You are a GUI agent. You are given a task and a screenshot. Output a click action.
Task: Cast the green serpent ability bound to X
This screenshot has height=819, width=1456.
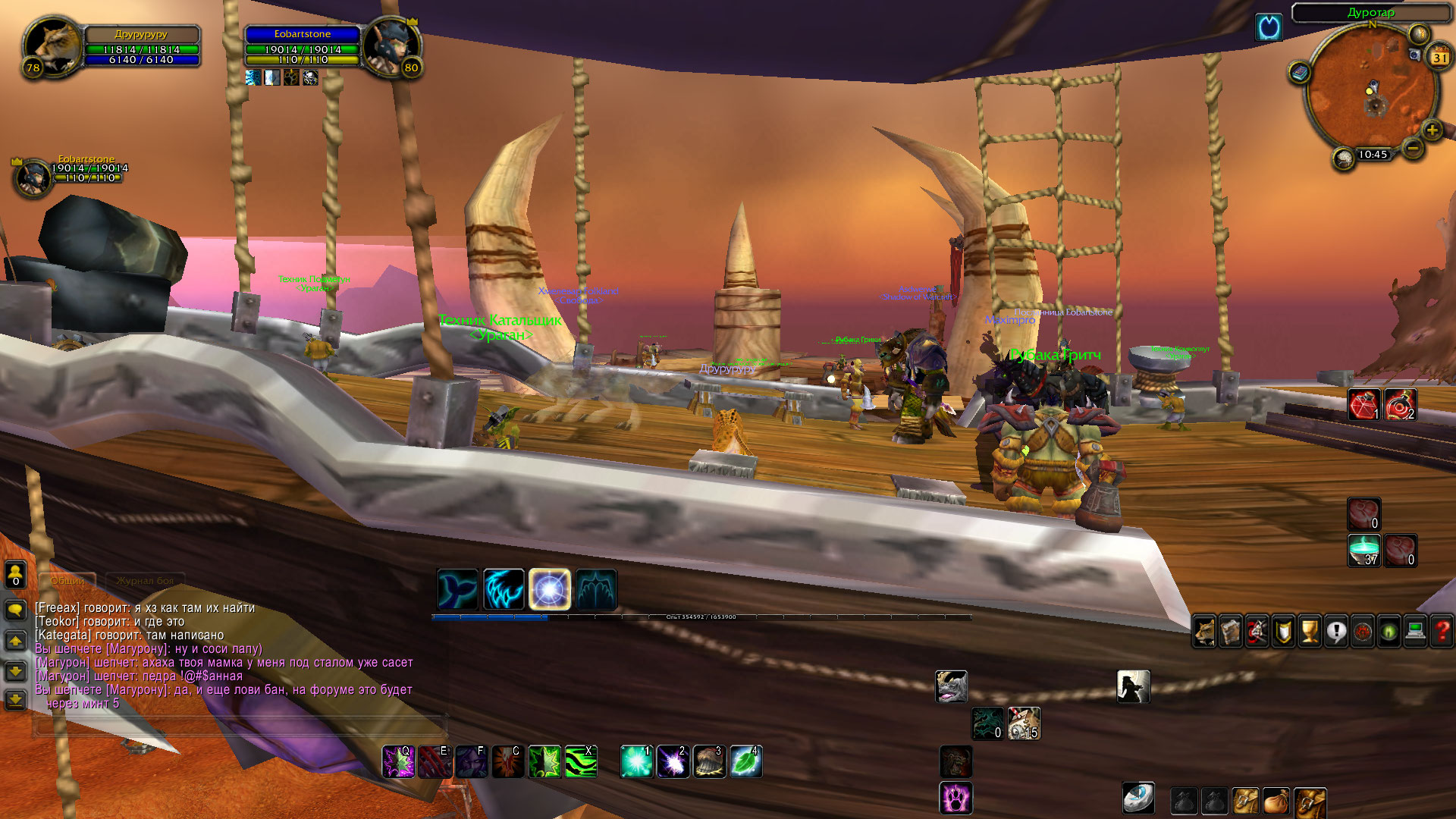(581, 761)
